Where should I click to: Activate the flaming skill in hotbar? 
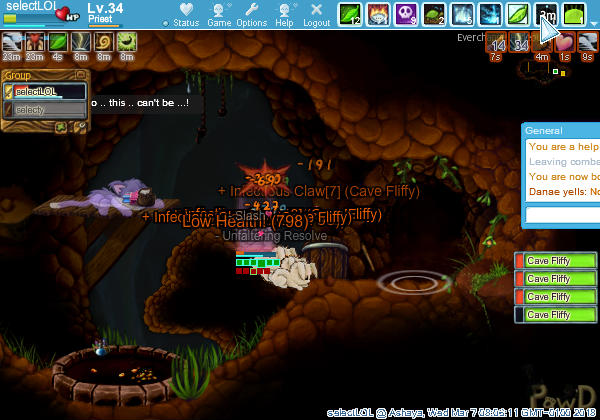(x=378, y=14)
